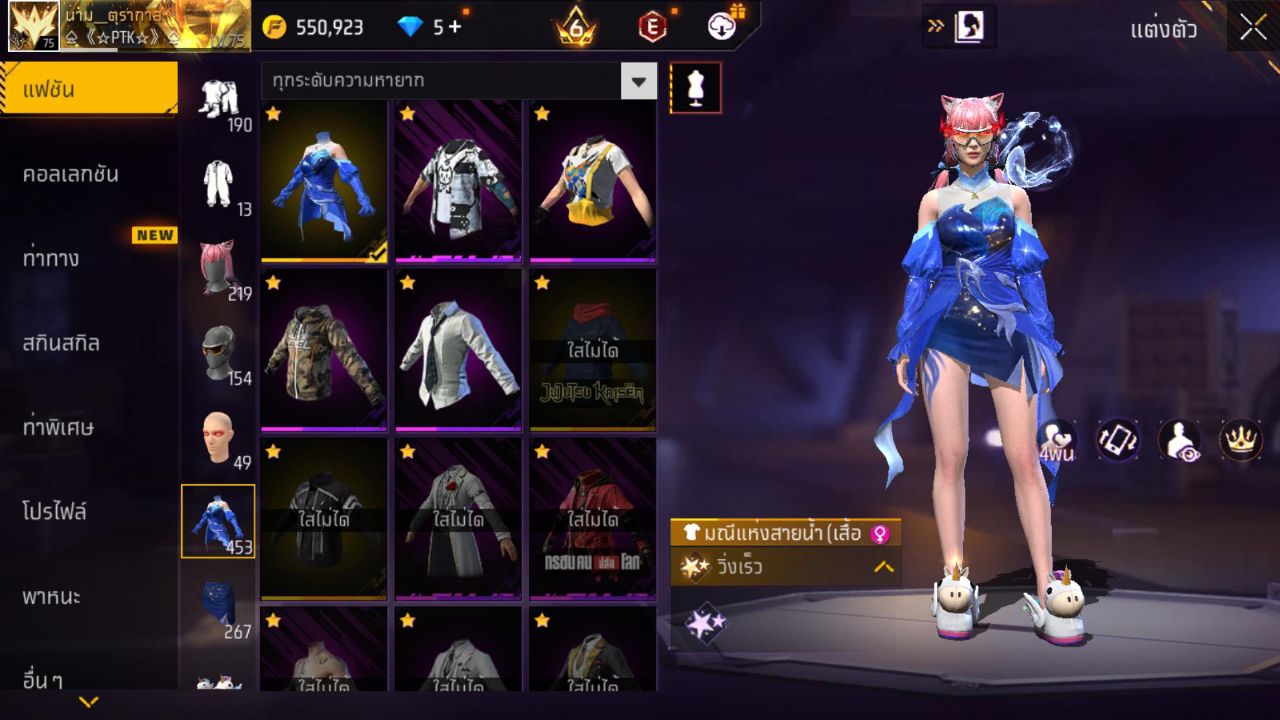Click the dress form mannequin icon above the character
This screenshot has width=1280, height=720.
[x=695, y=87]
